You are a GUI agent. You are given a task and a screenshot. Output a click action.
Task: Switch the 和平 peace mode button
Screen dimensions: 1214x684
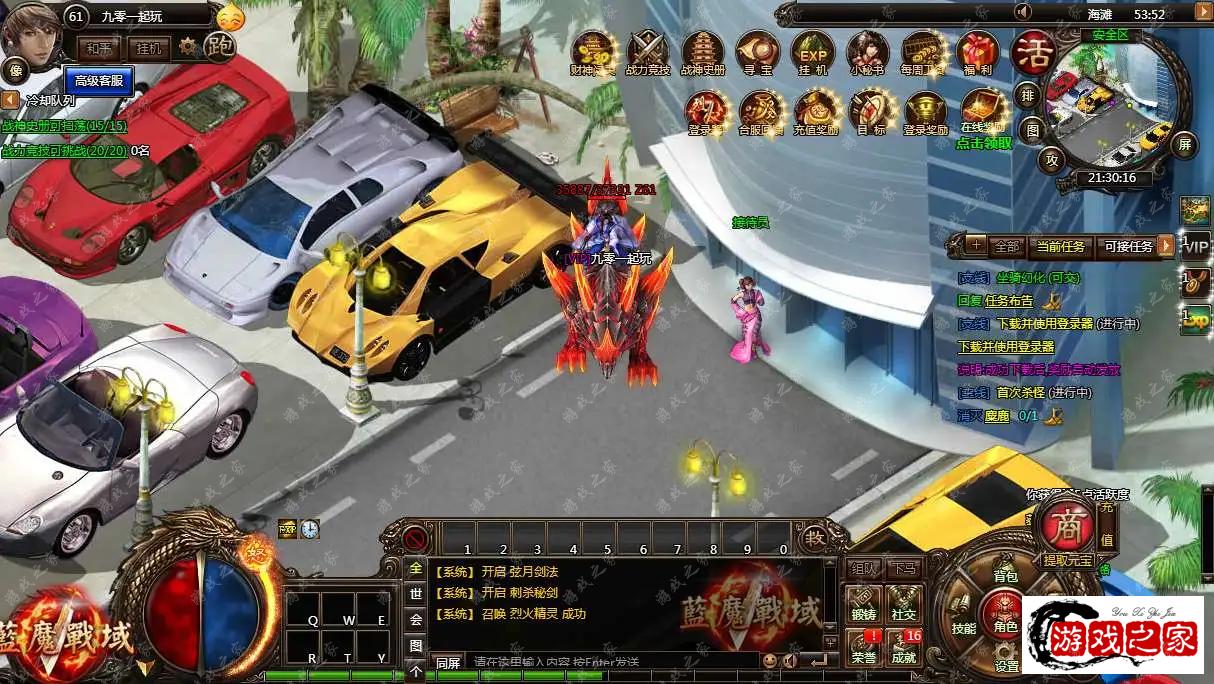point(99,48)
